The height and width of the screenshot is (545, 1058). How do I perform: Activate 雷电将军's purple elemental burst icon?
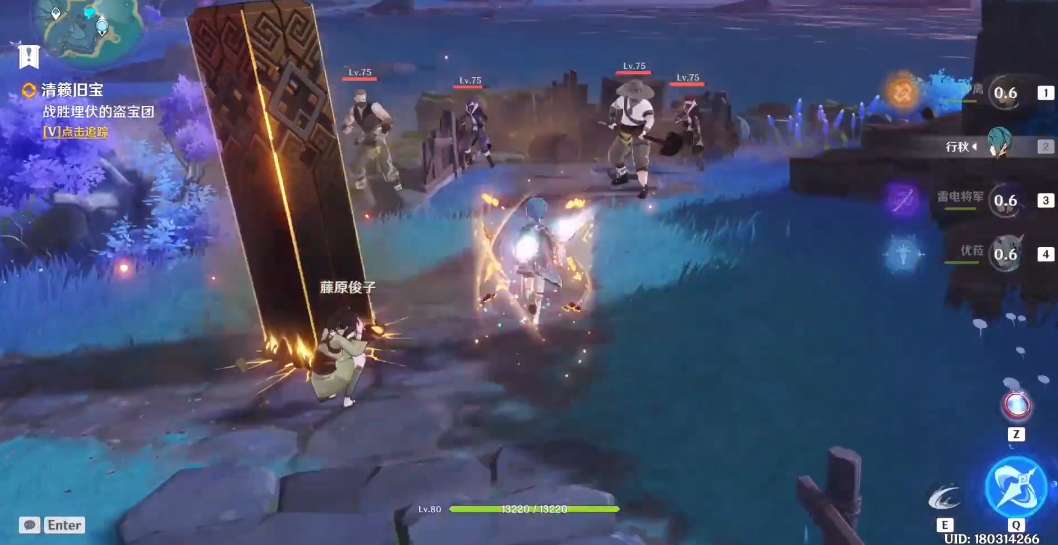click(902, 201)
